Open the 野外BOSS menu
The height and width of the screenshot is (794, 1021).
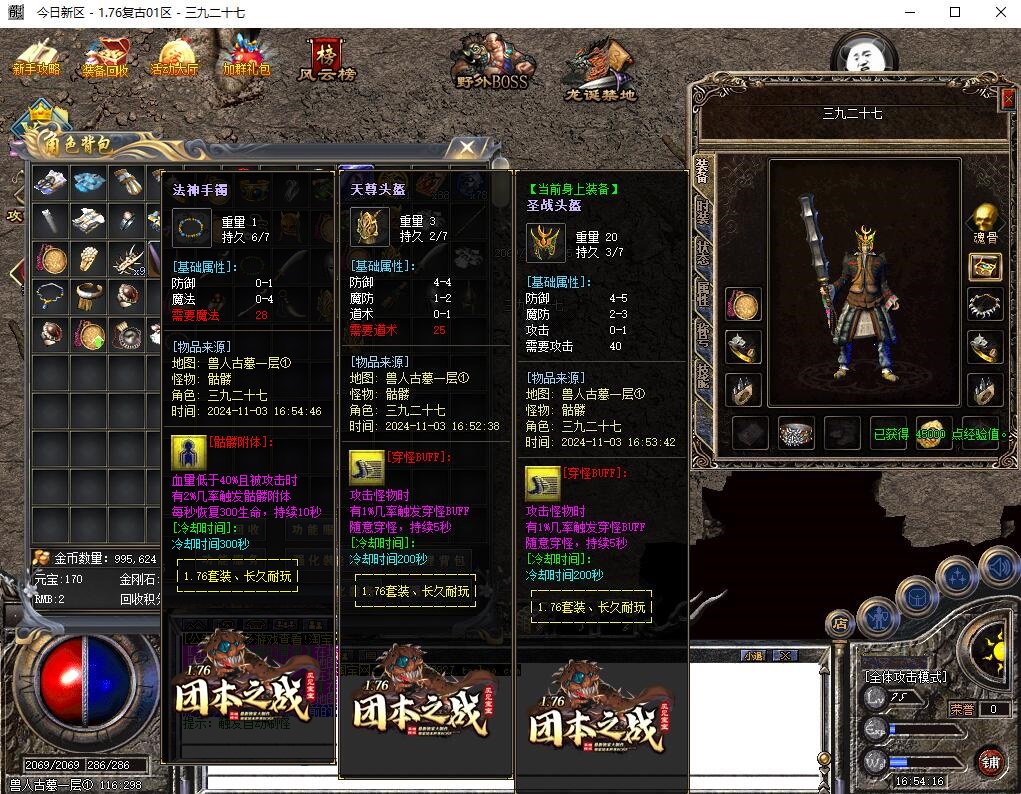click(491, 62)
